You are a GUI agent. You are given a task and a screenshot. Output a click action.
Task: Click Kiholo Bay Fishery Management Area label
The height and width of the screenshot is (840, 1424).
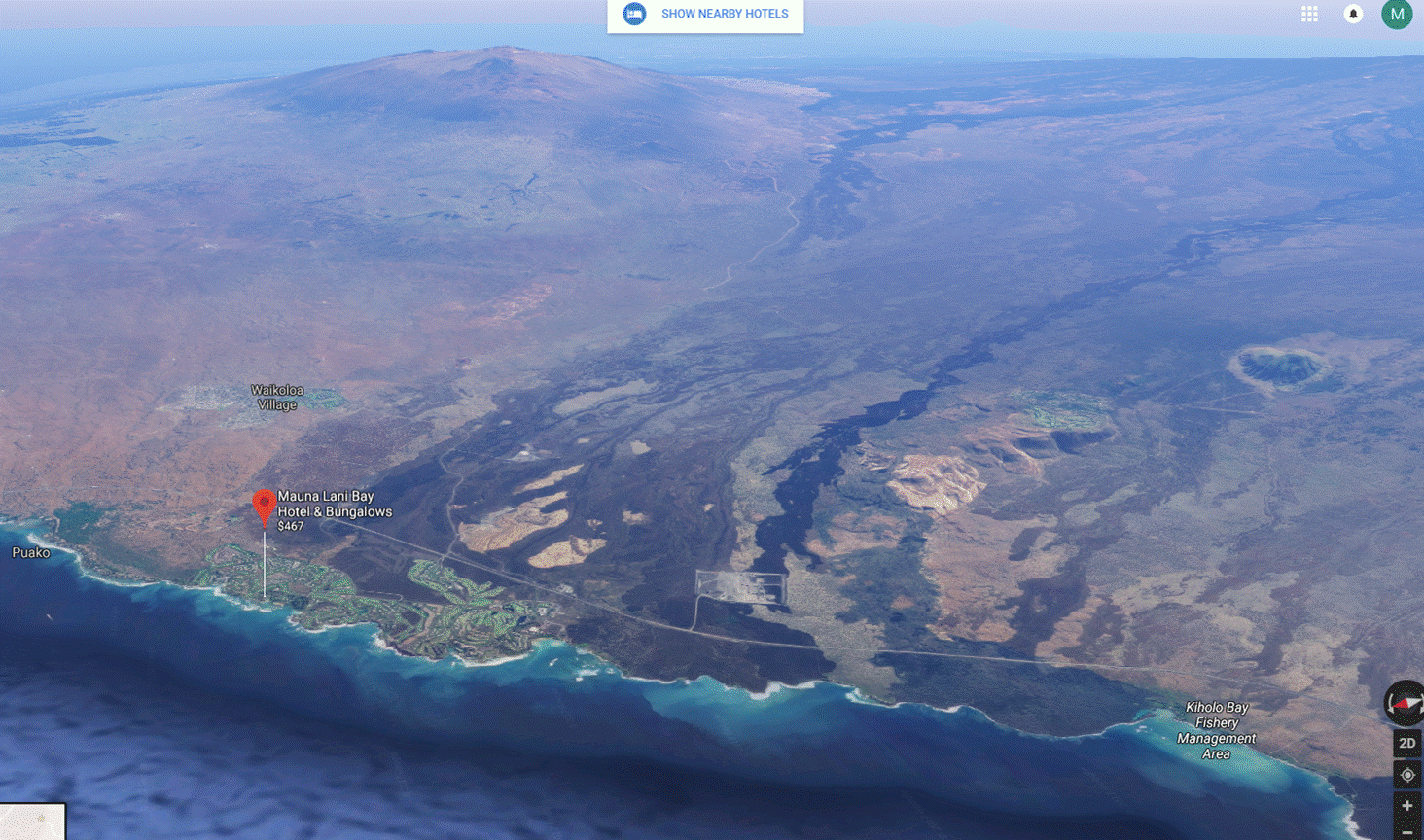[1216, 730]
